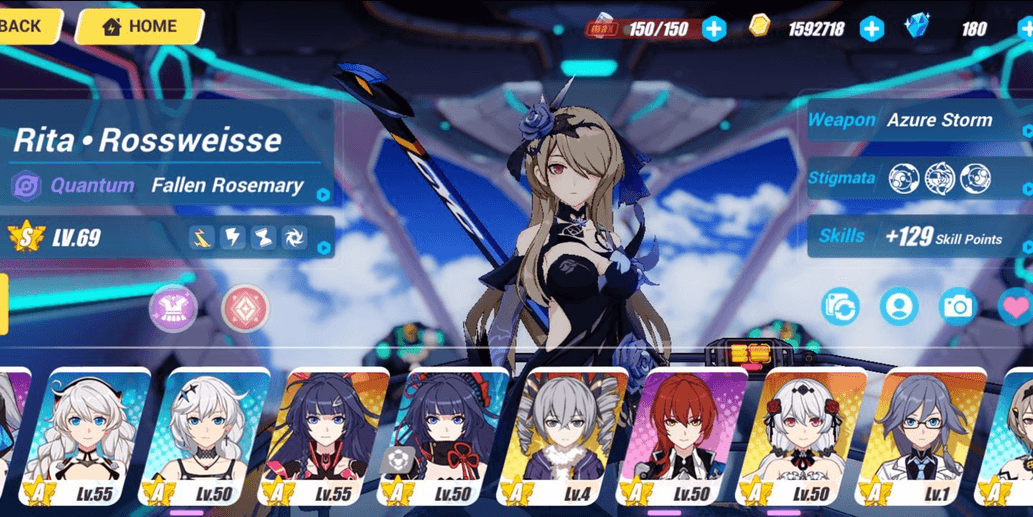The height and width of the screenshot is (517, 1033).
Task: Open Fallen Rosemary battlesuit details
Action: click(170, 186)
